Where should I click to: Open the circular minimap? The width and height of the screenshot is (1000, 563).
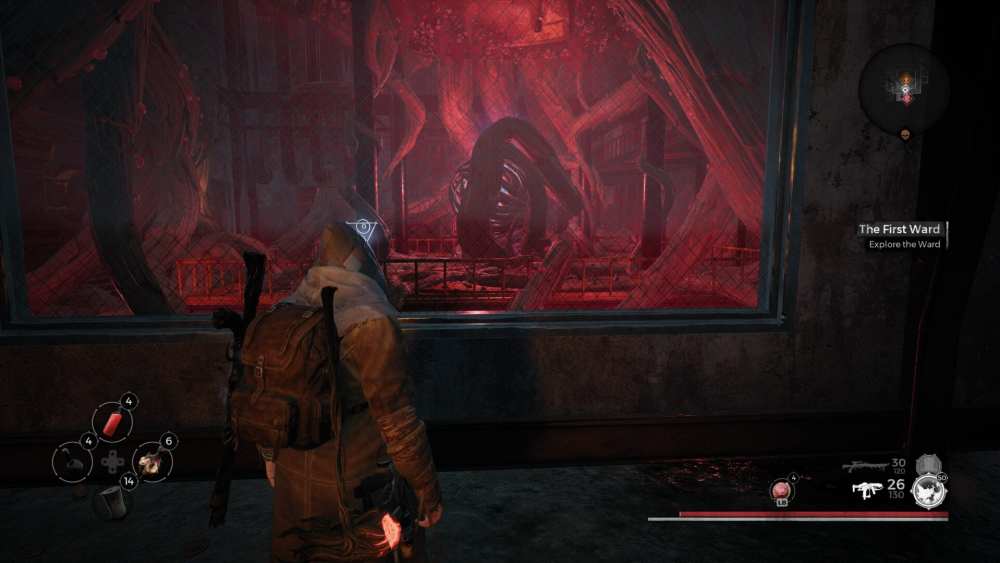pyautogui.click(x=904, y=90)
